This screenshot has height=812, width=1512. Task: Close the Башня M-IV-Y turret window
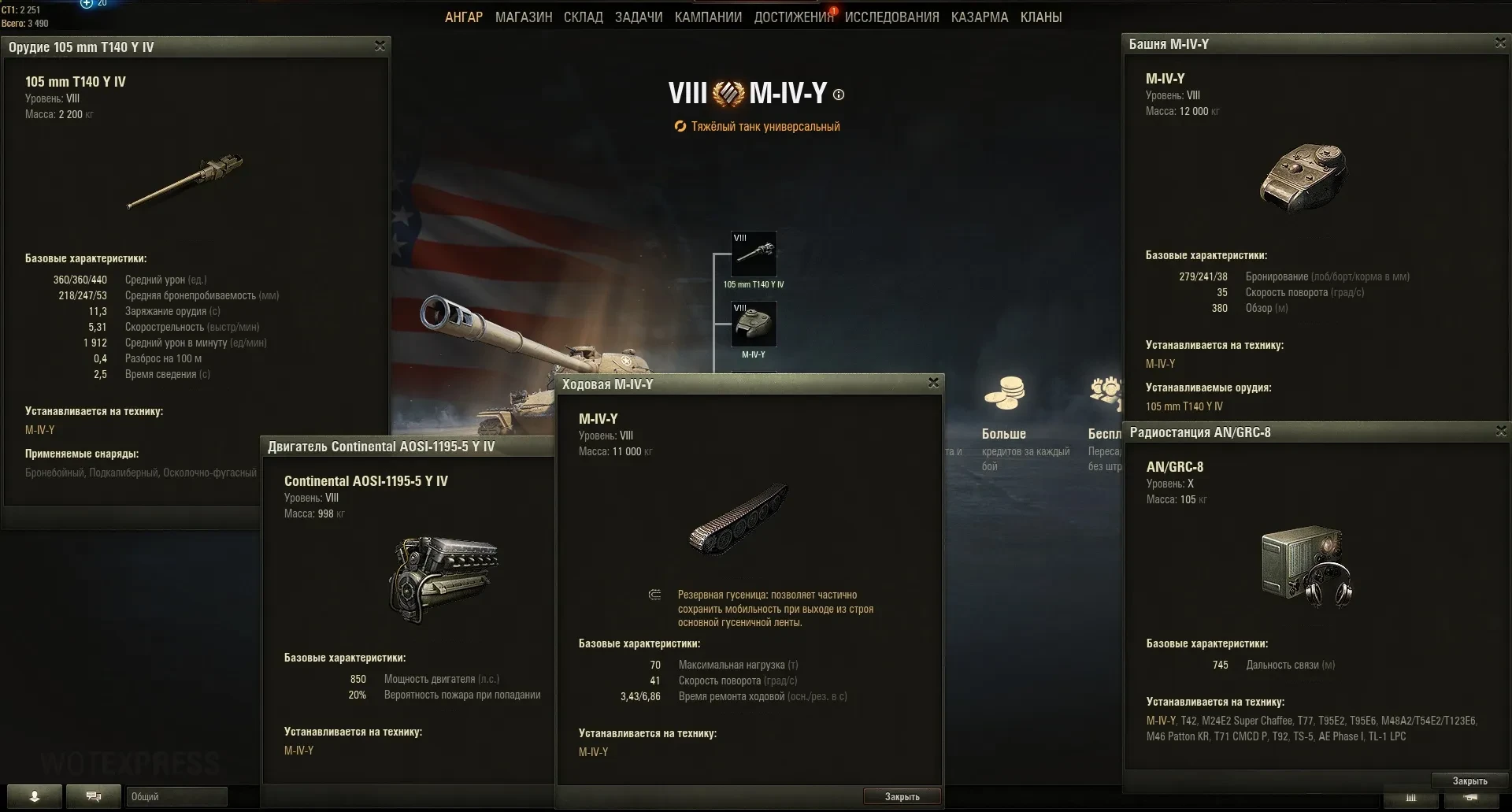click(1500, 43)
